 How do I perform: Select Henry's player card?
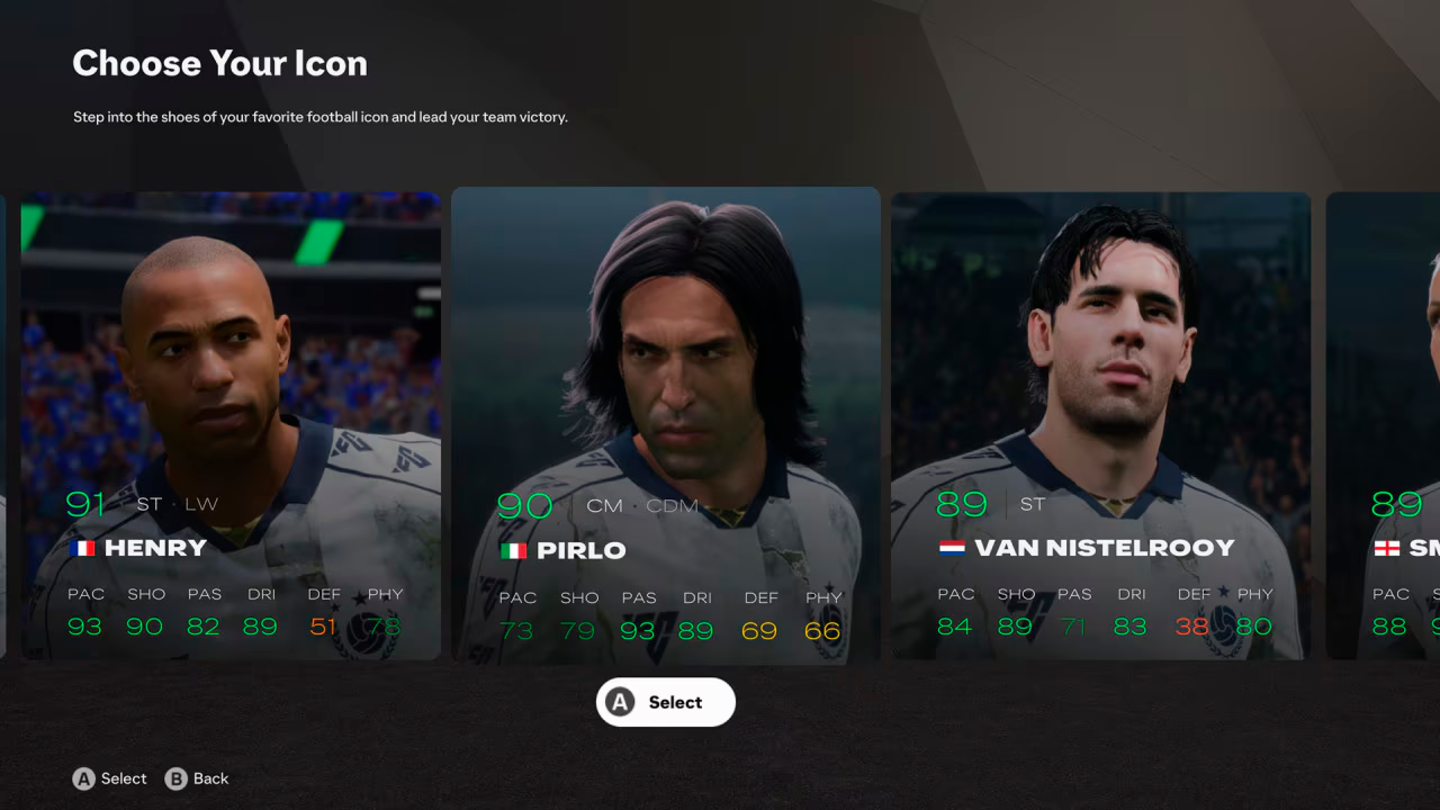click(x=230, y=420)
